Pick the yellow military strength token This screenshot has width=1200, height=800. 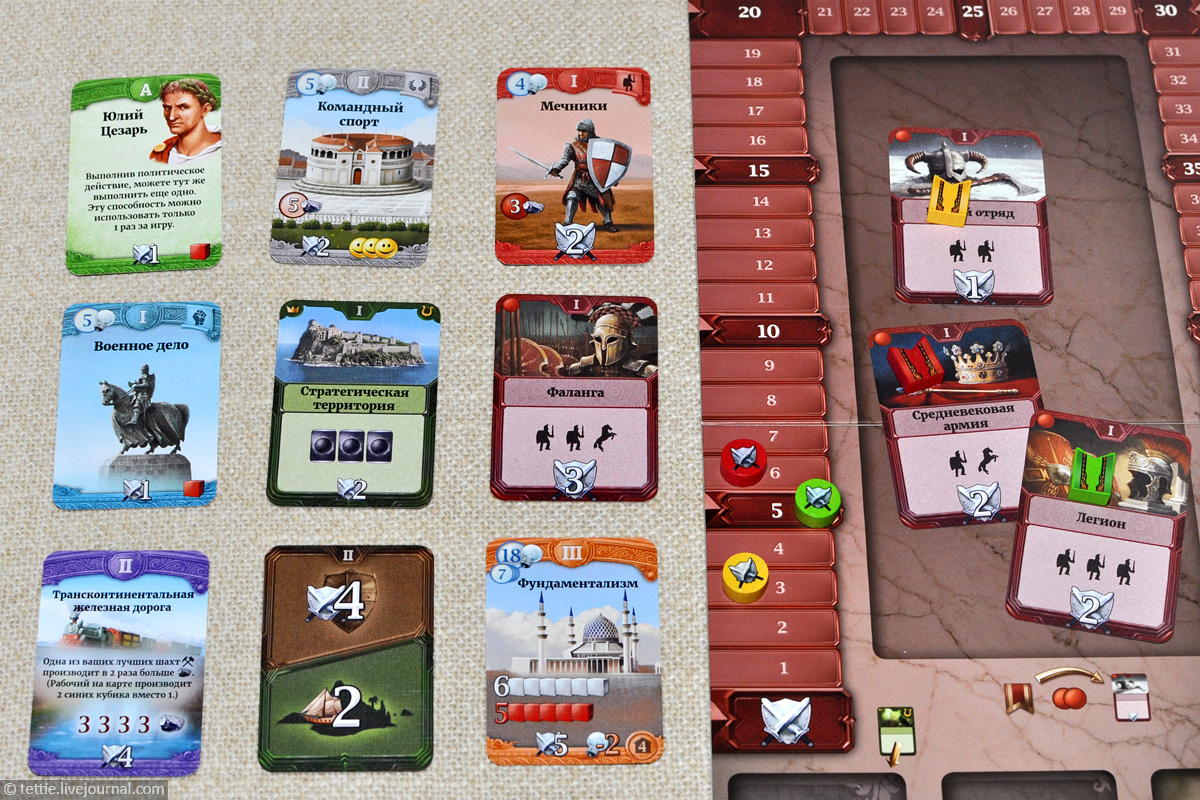[745, 576]
